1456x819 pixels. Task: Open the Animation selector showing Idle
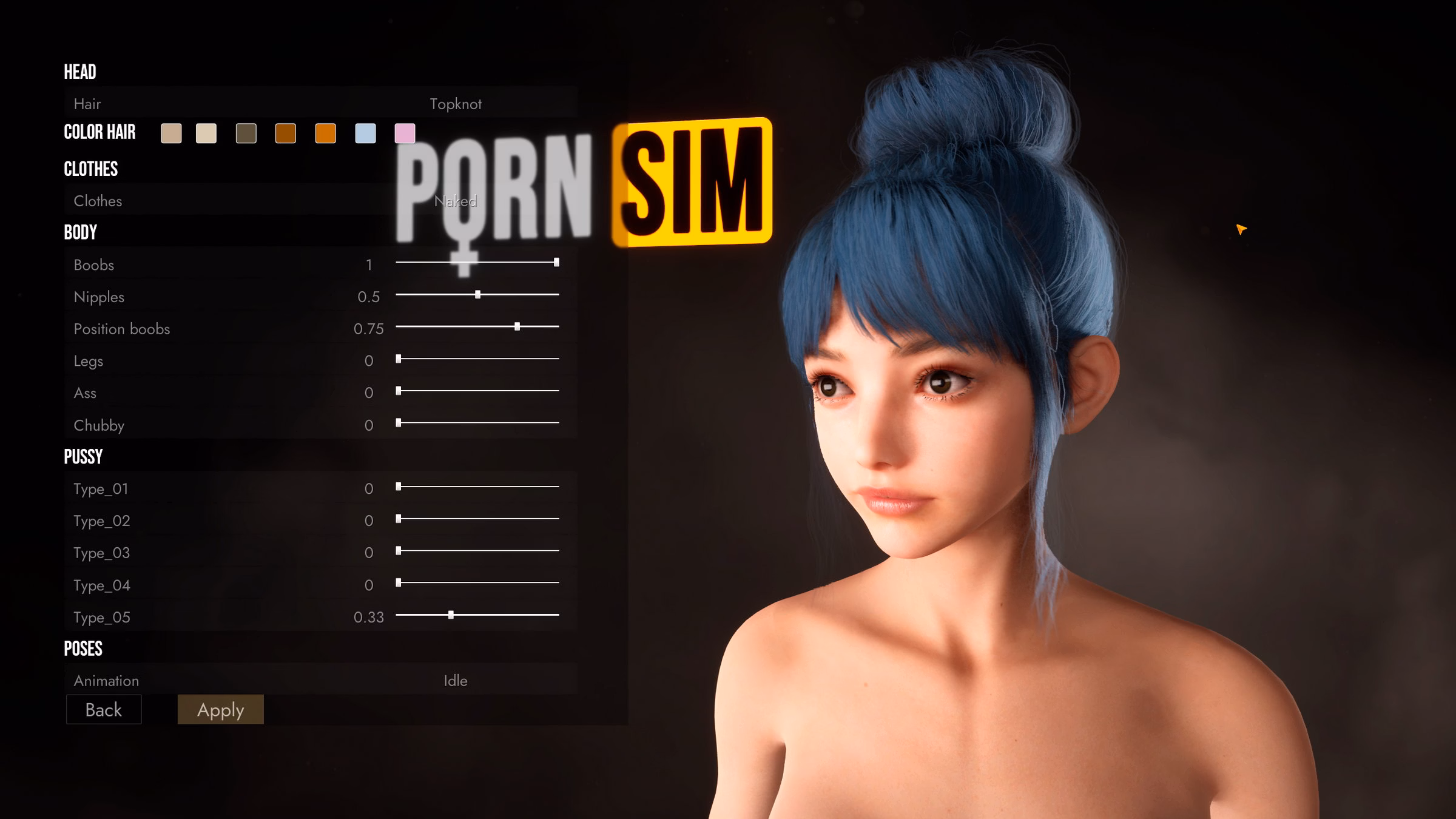[455, 681]
